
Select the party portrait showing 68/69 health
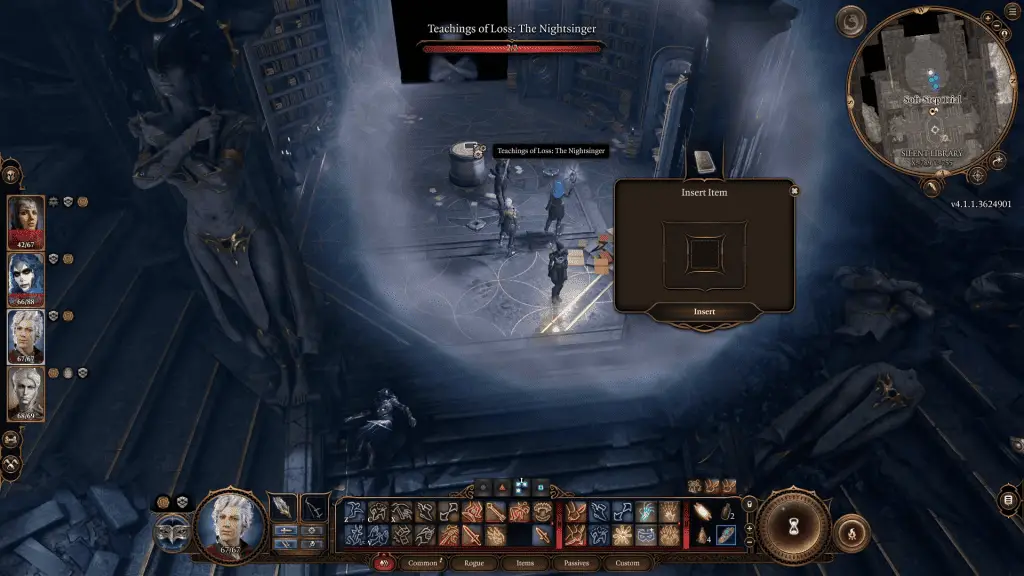(x=26, y=393)
